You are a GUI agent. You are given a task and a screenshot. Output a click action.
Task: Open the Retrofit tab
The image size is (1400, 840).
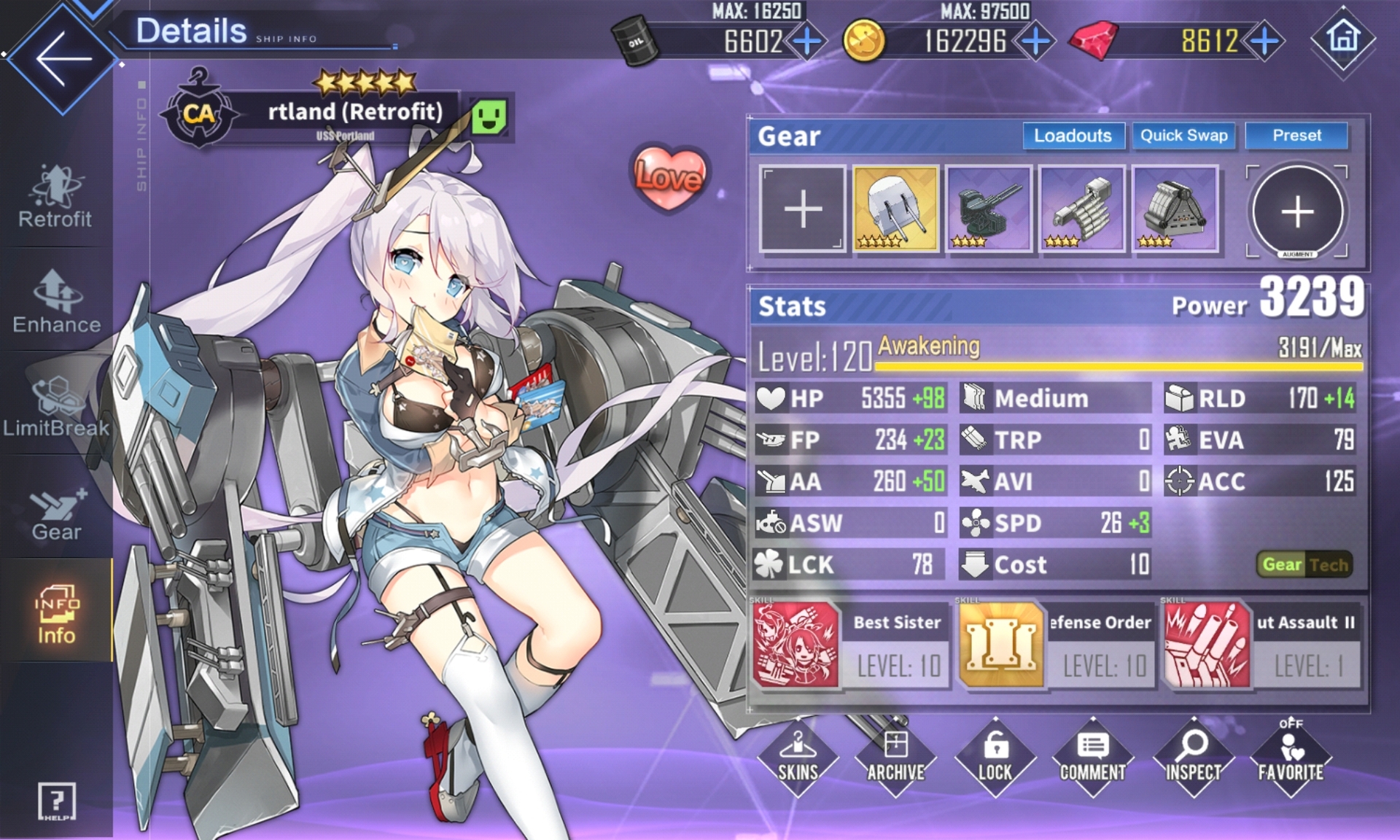click(x=55, y=197)
